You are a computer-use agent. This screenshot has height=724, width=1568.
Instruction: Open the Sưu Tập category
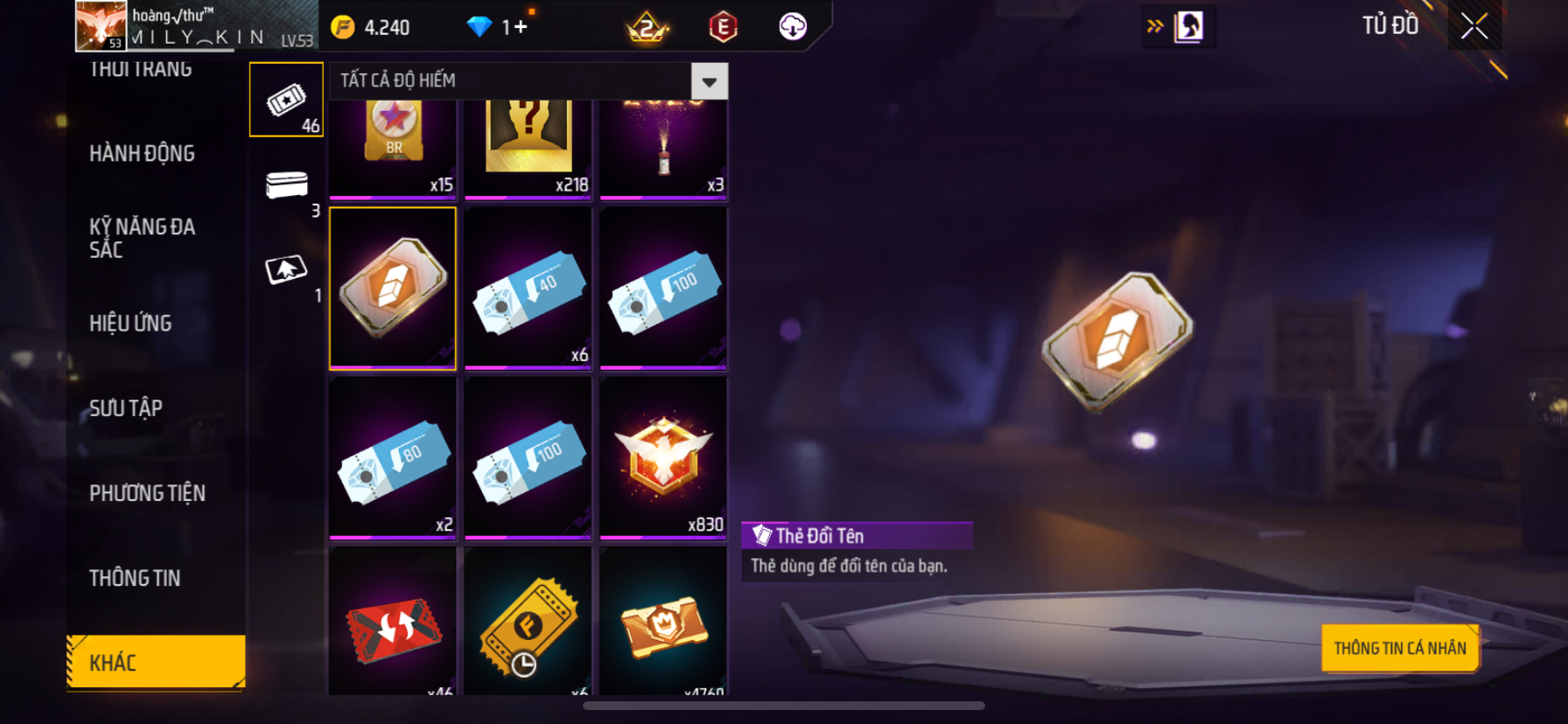click(126, 408)
